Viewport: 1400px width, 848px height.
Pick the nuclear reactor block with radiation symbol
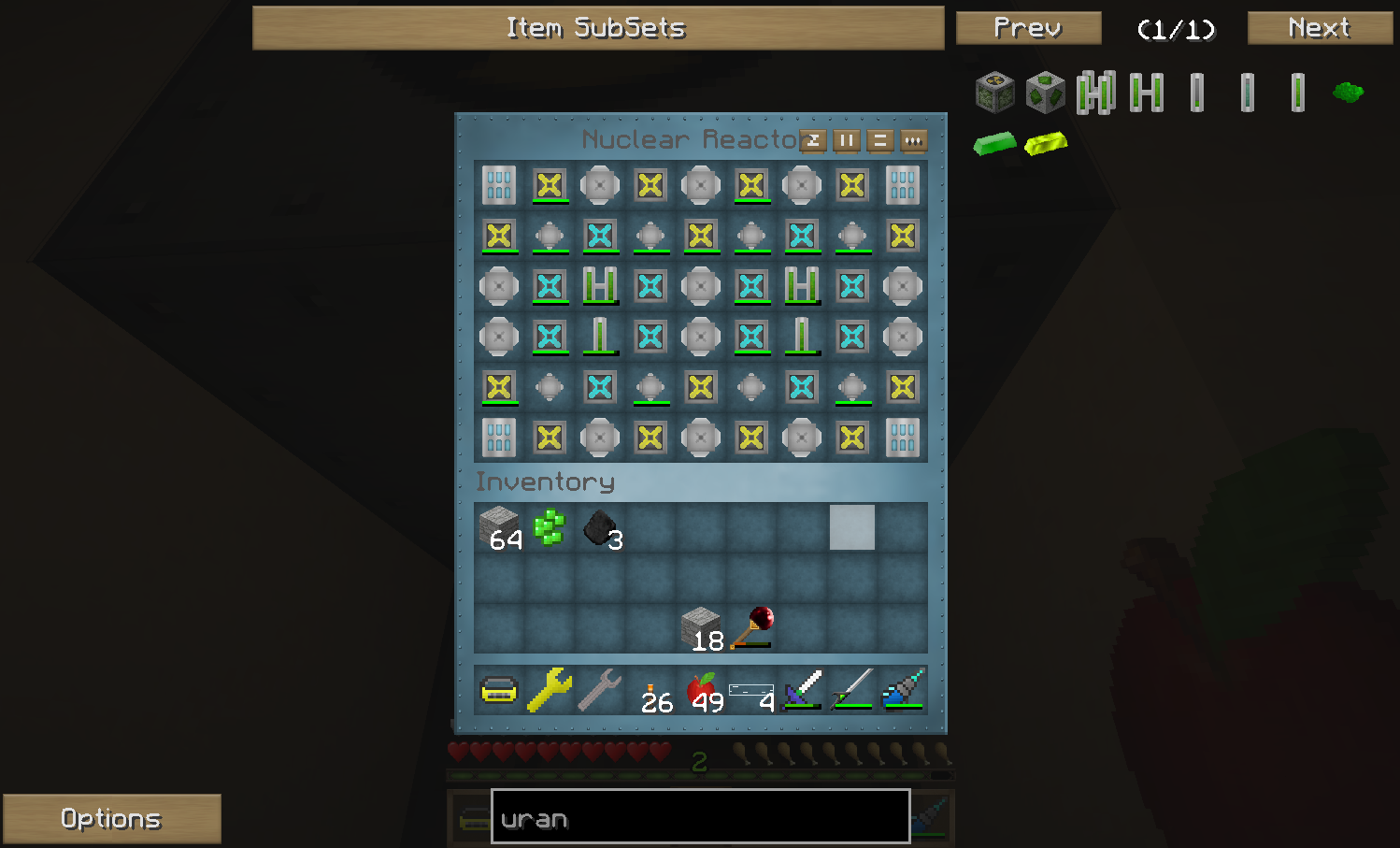(994, 93)
